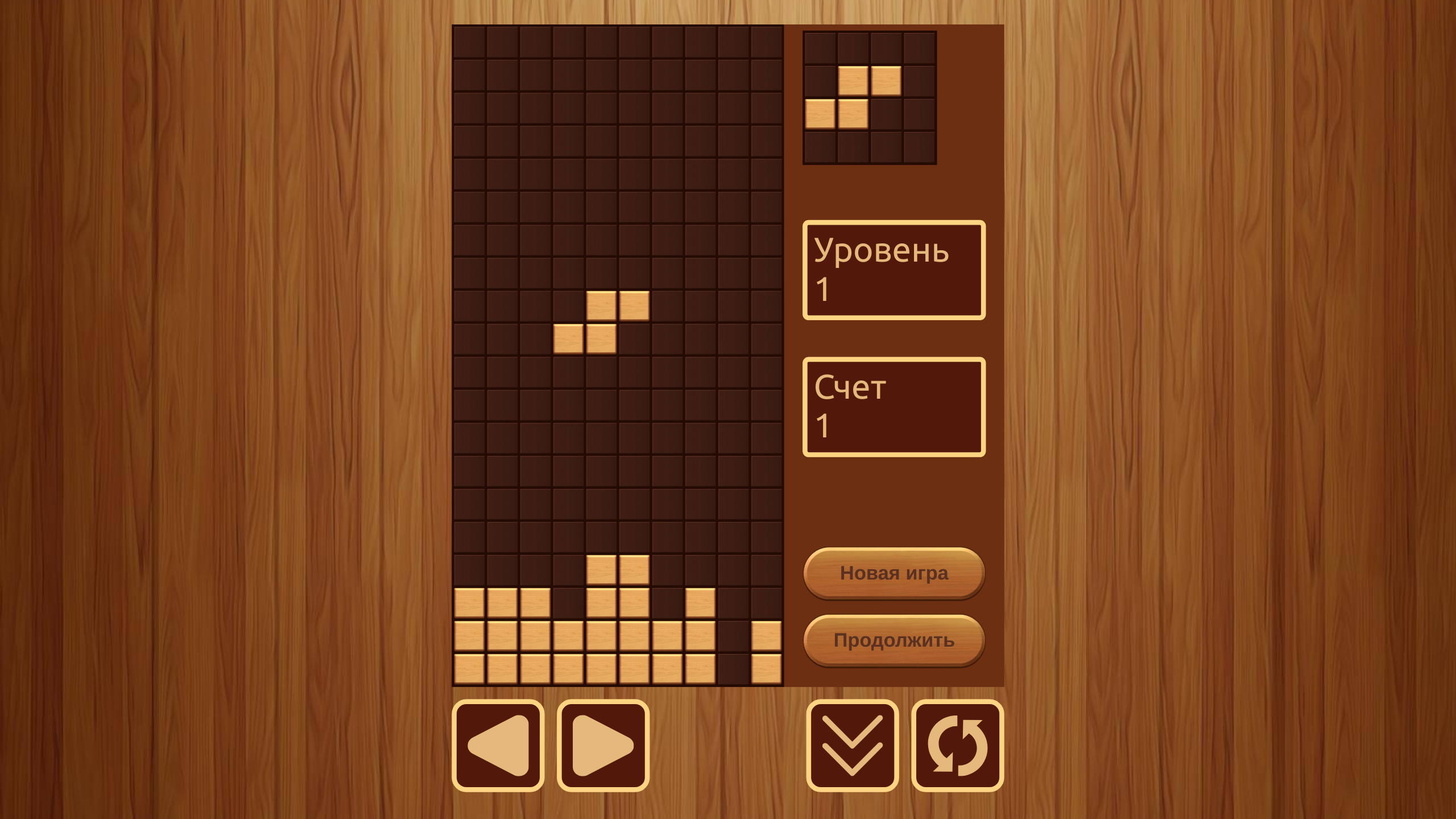The image size is (1456, 819).
Task: Click the triangular left movement control
Action: pos(498,745)
